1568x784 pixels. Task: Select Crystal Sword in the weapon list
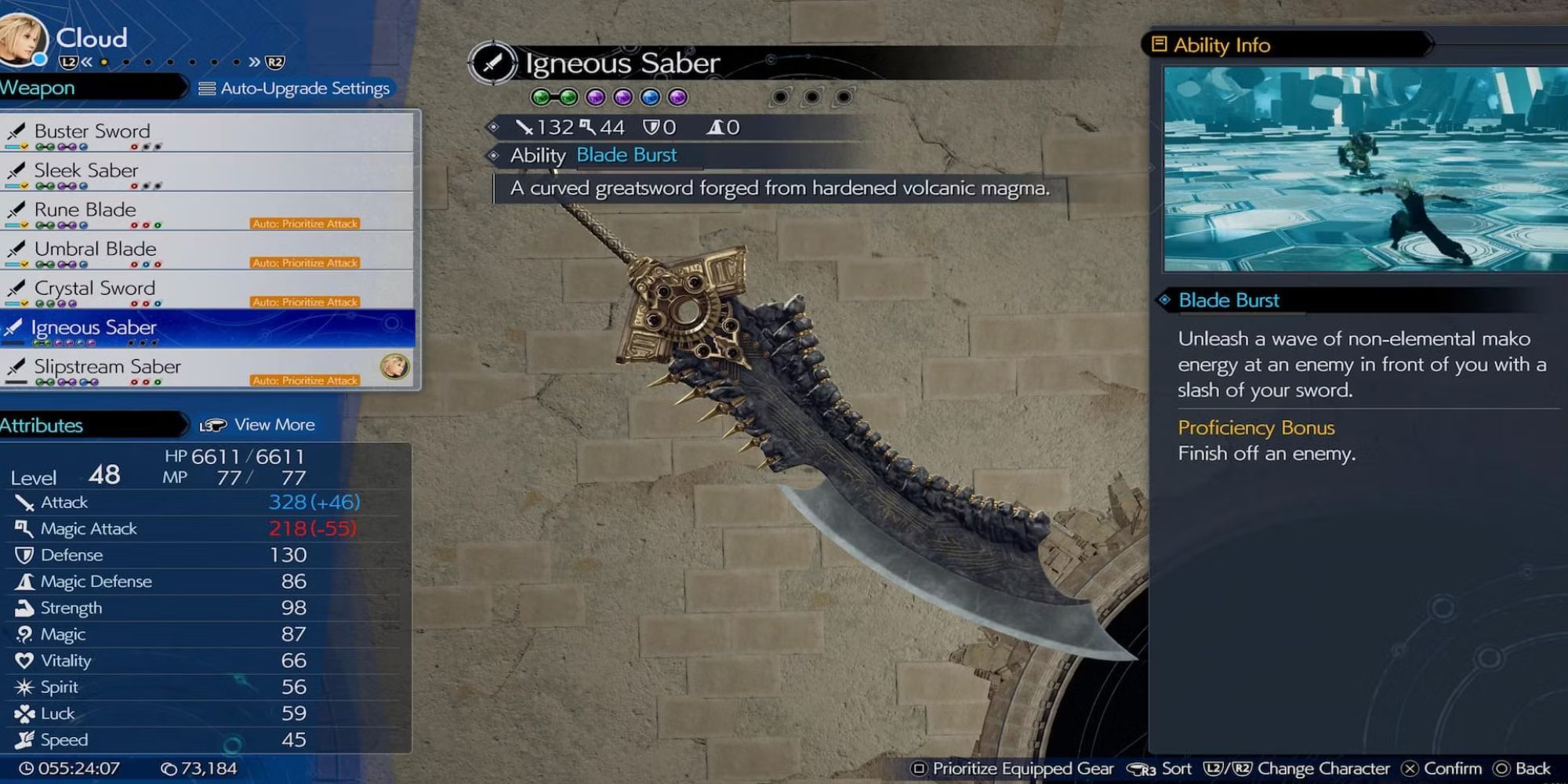click(x=96, y=288)
